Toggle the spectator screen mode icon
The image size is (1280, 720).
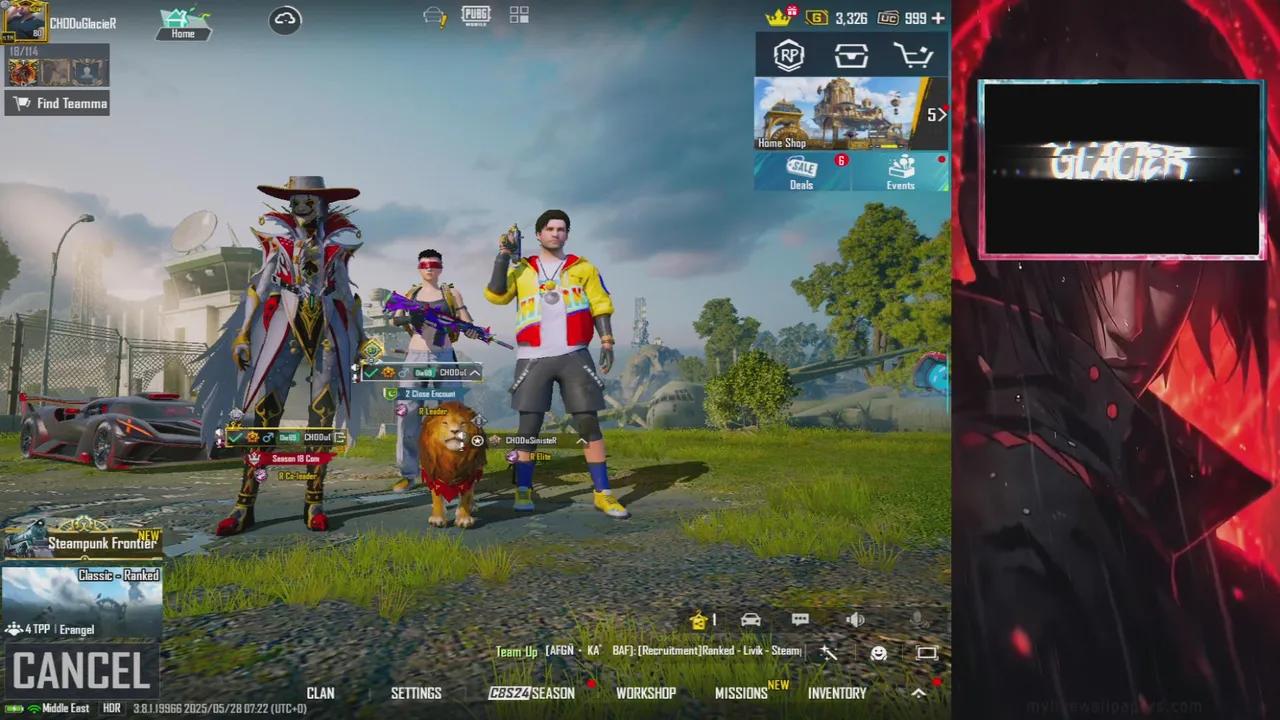tap(925, 652)
